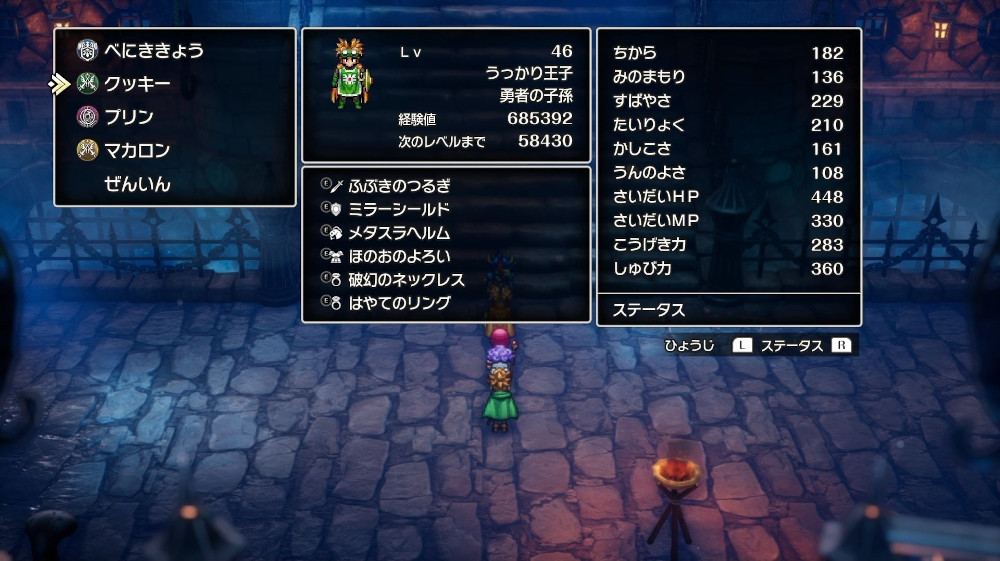The image size is (1000, 561).
Task: Select party member べにききょう
Action: (153, 50)
